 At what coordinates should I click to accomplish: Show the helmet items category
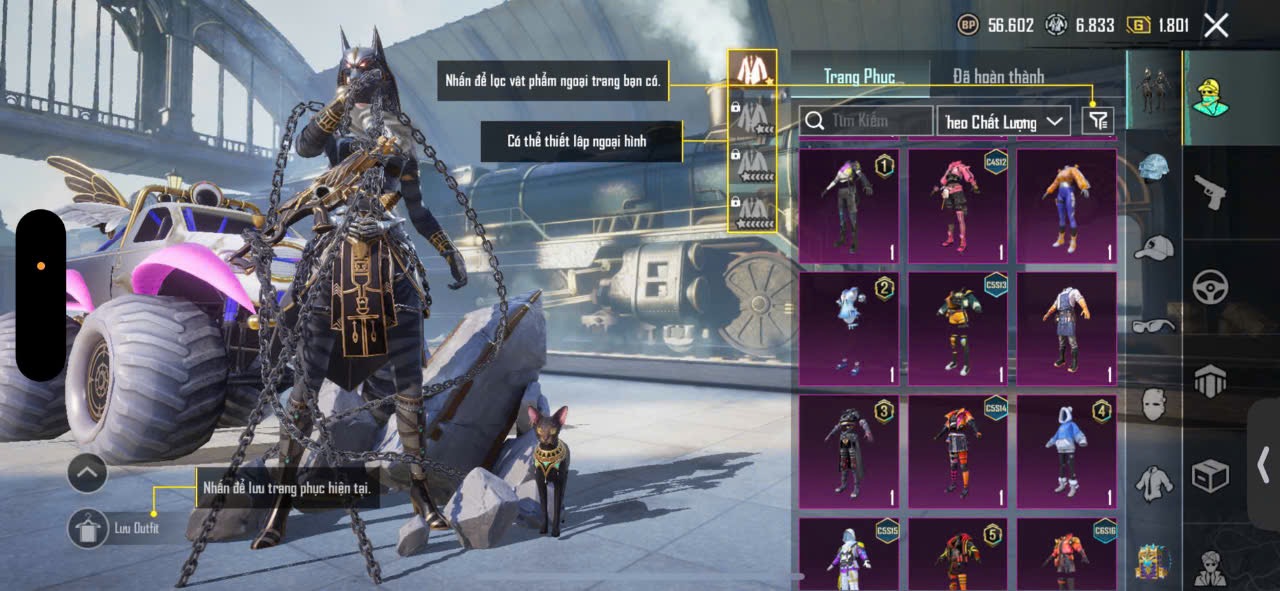click(1154, 168)
